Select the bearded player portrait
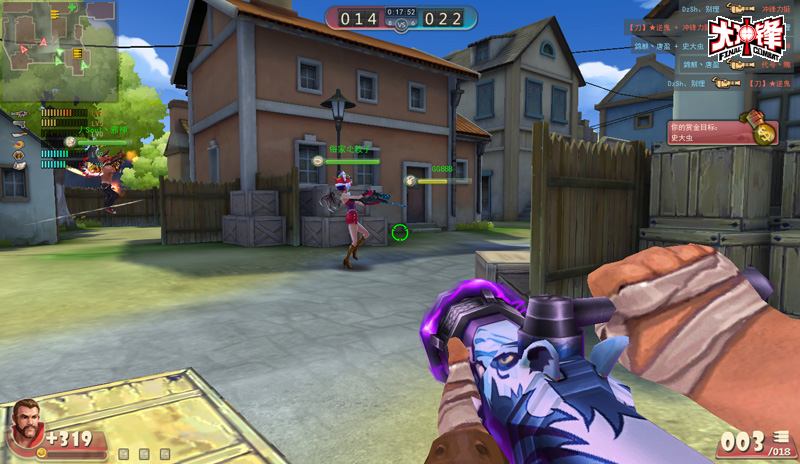Screen dimensions: 800x464 pos(26,427)
